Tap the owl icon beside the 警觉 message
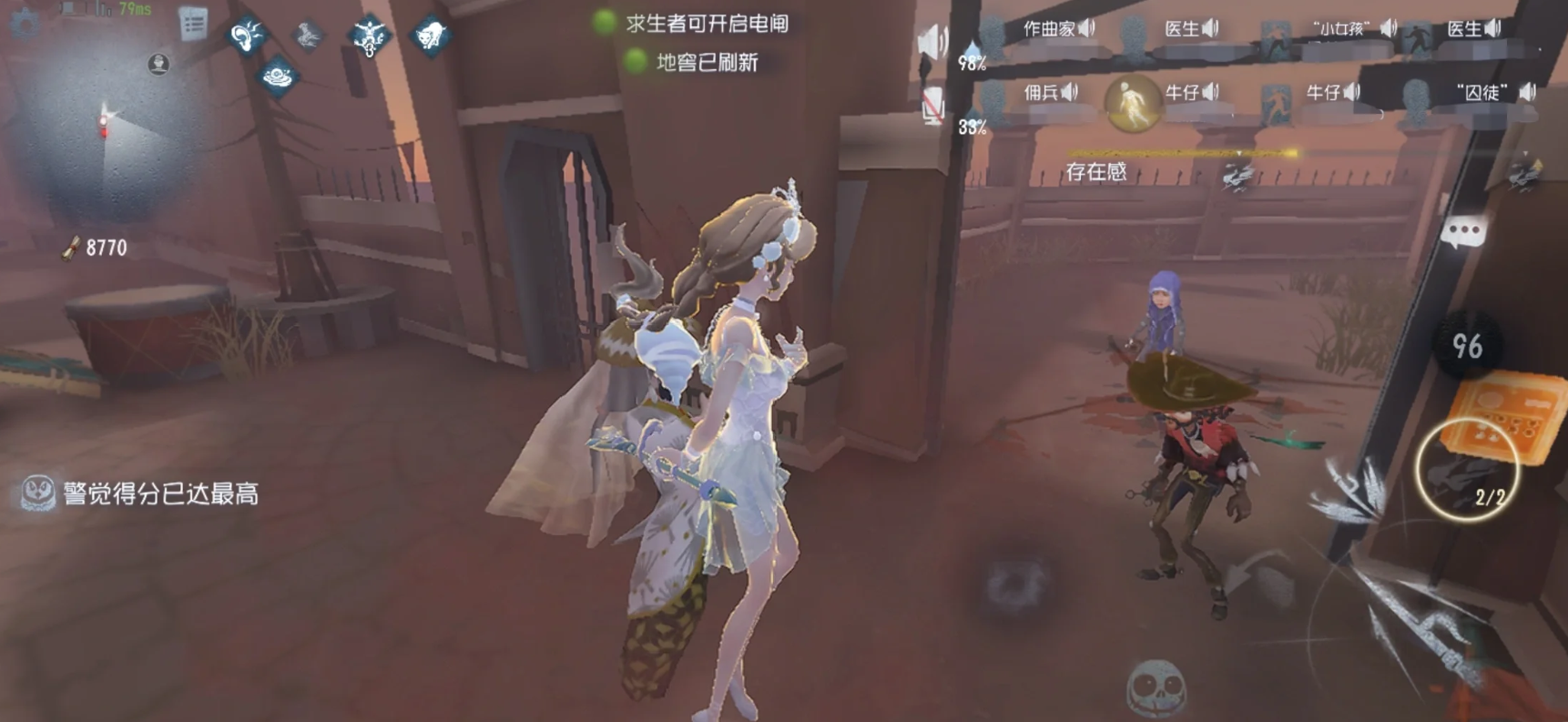1568x722 pixels. coord(36,491)
